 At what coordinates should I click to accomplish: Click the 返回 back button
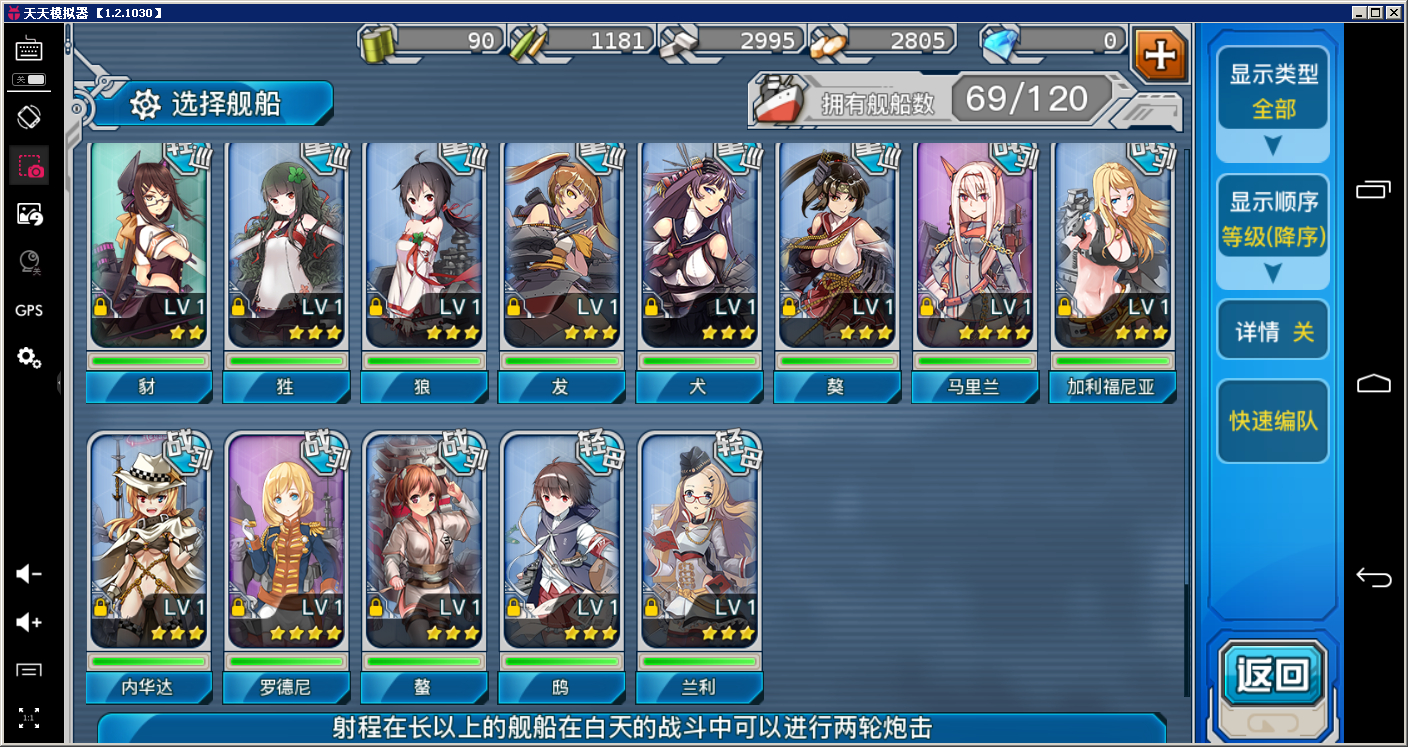pyautogui.click(x=1272, y=675)
